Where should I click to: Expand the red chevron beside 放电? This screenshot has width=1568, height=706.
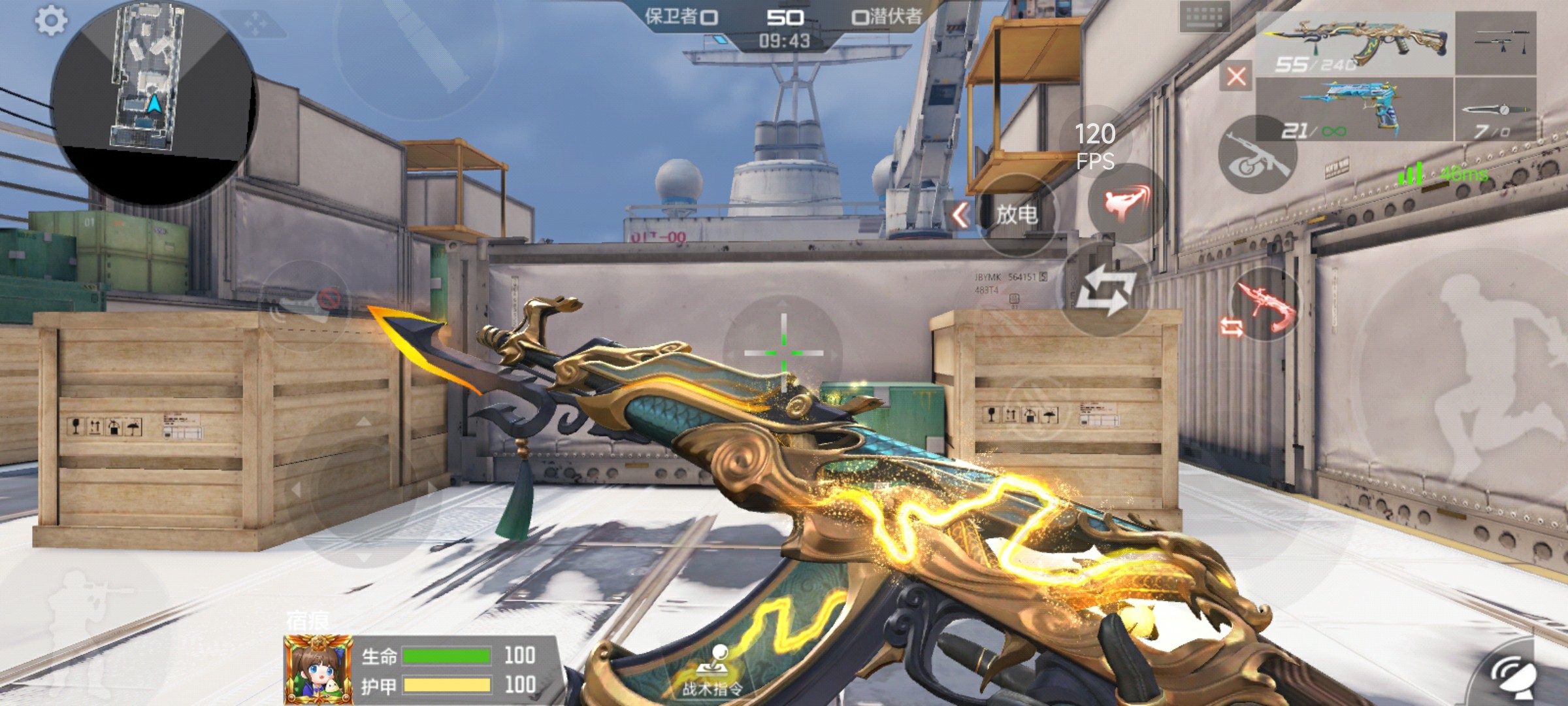pyautogui.click(x=960, y=214)
